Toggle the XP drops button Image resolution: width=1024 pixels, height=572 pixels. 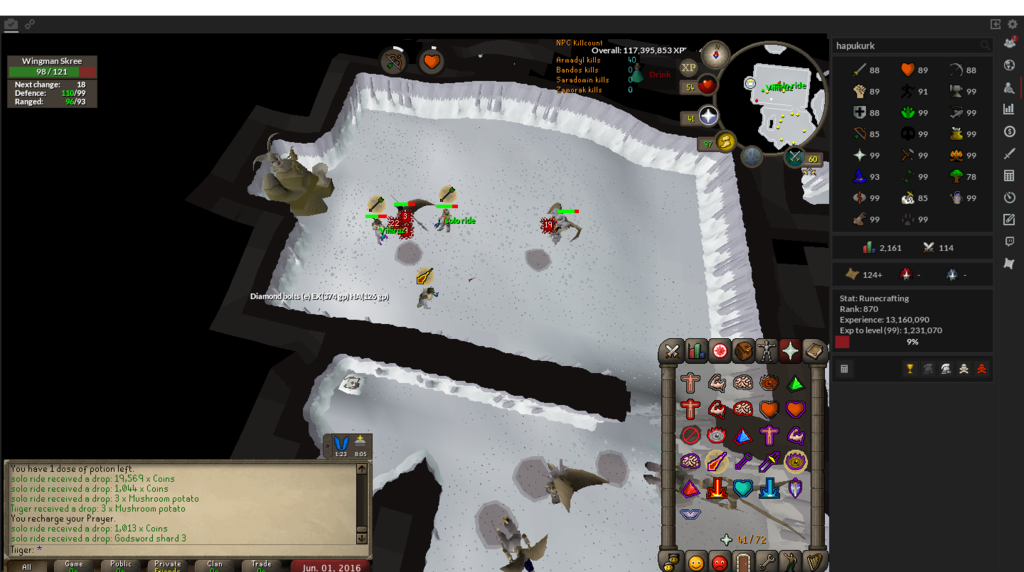(x=688, y=67)
